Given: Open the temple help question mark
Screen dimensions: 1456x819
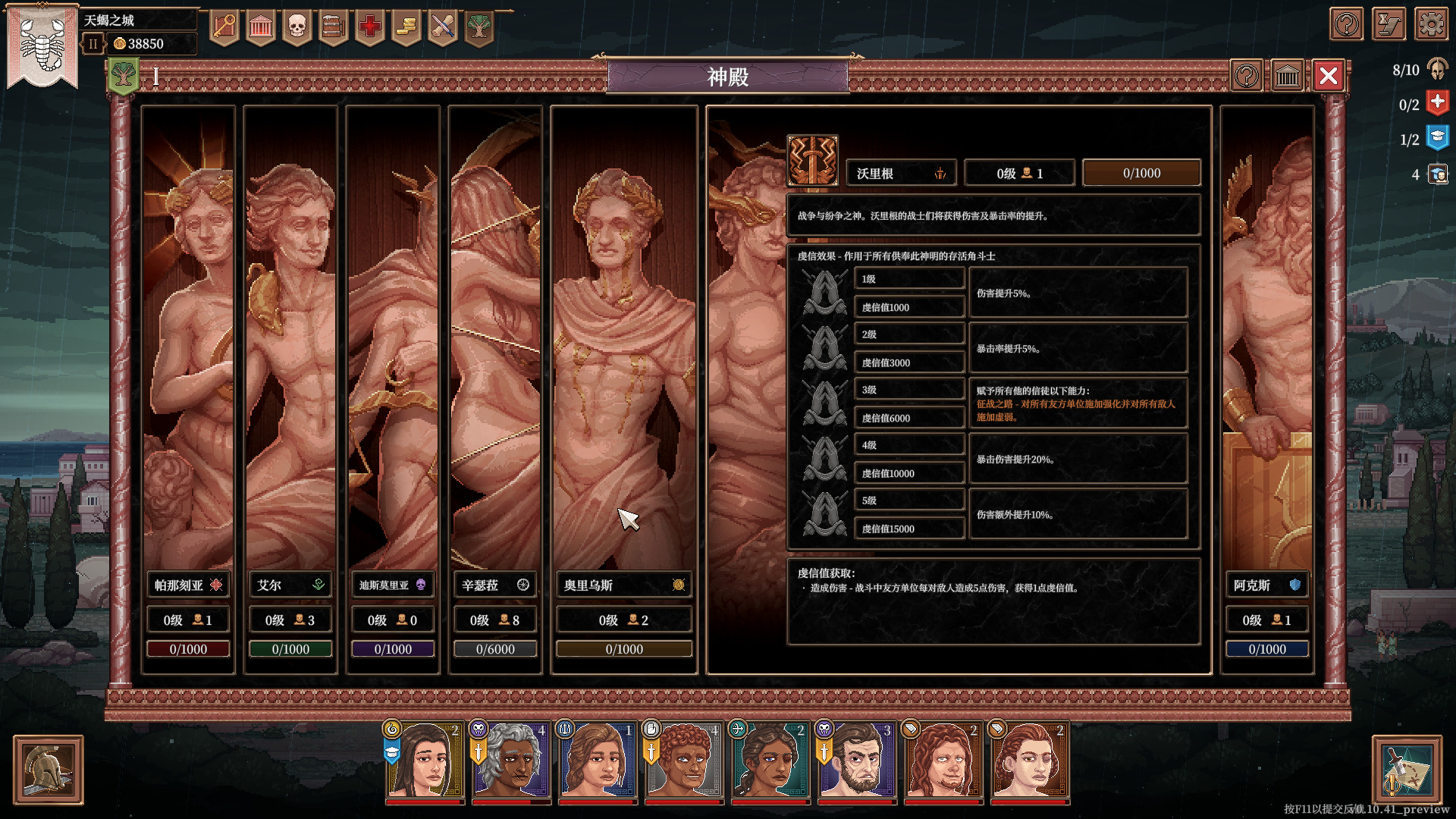Looking at the screenshot, I should click(x=1247, y=76).
